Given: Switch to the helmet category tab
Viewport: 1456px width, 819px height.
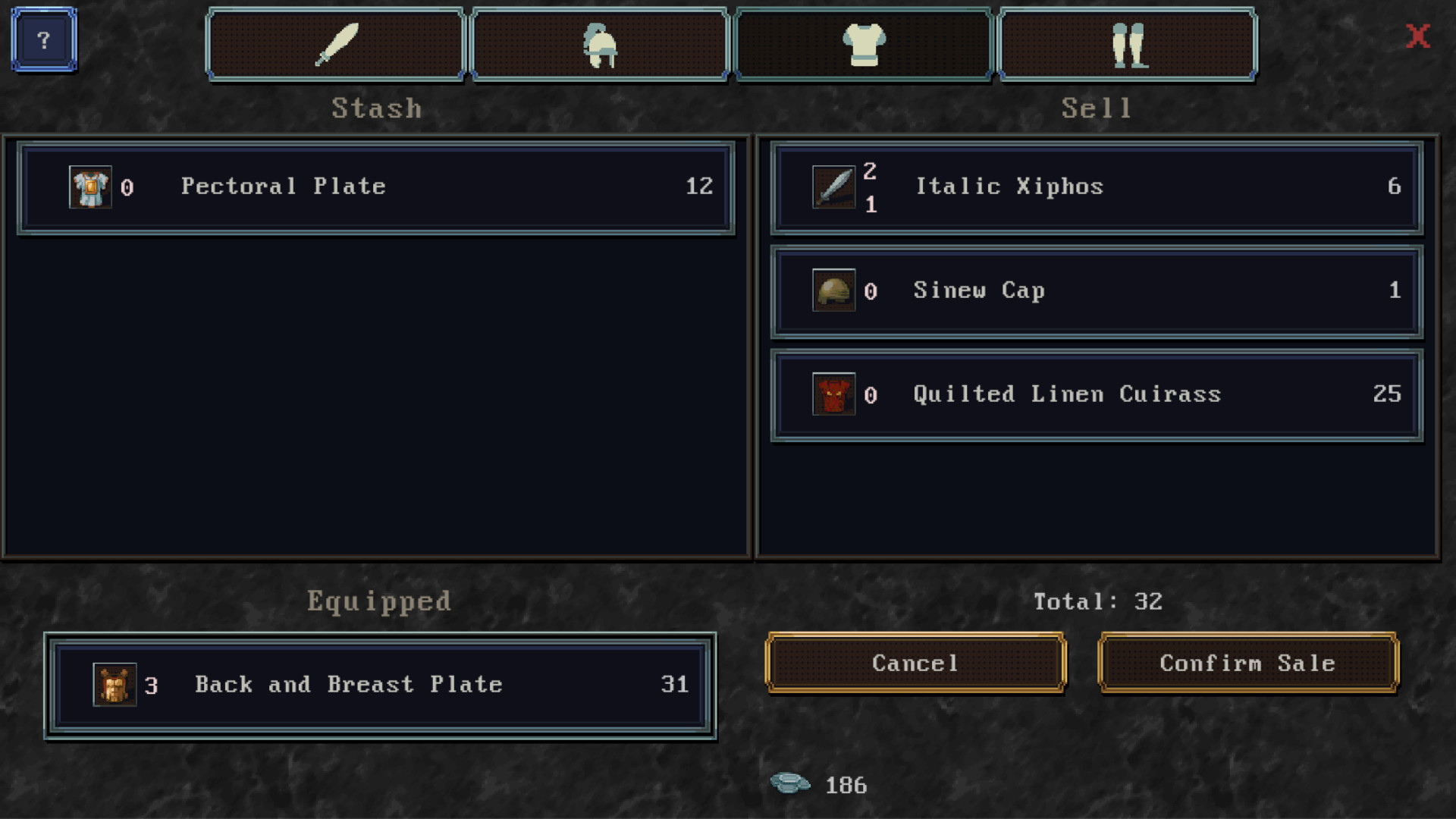Looking at the screenshot, I should point(600,43).
